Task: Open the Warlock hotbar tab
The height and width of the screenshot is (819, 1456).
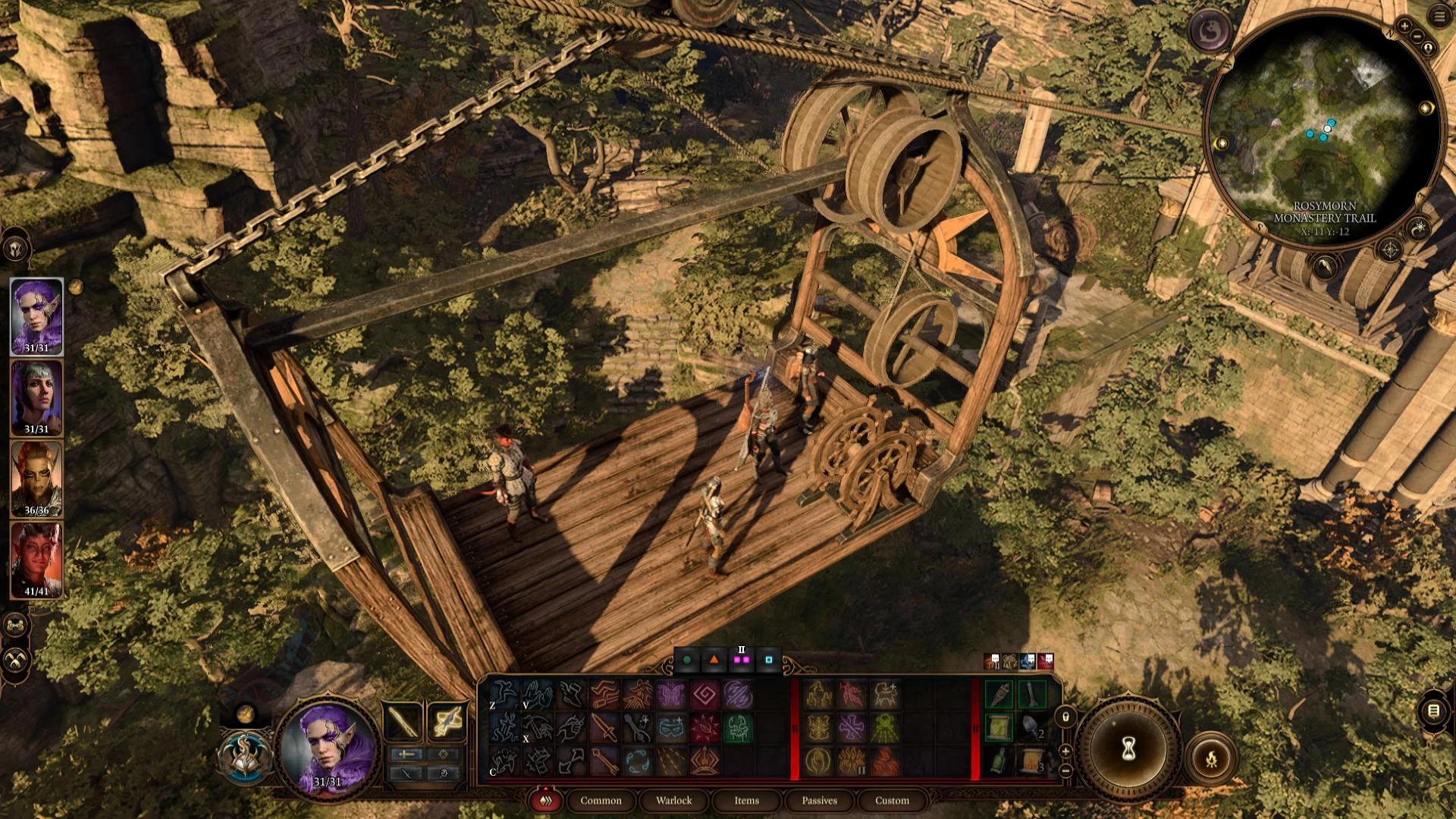Action: (x=673, y=801)
